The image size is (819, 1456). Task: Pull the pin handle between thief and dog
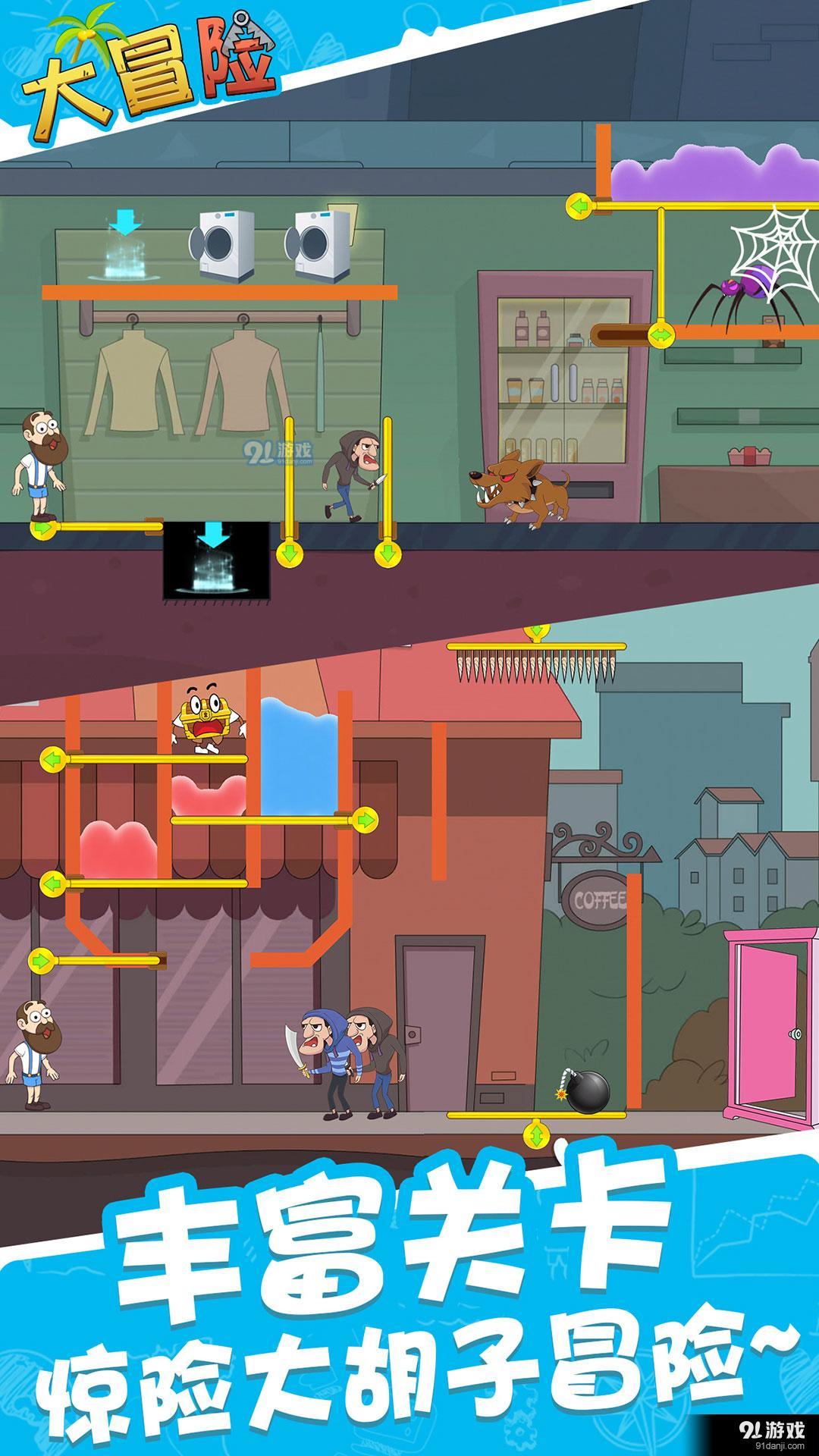tap(386, 554)
